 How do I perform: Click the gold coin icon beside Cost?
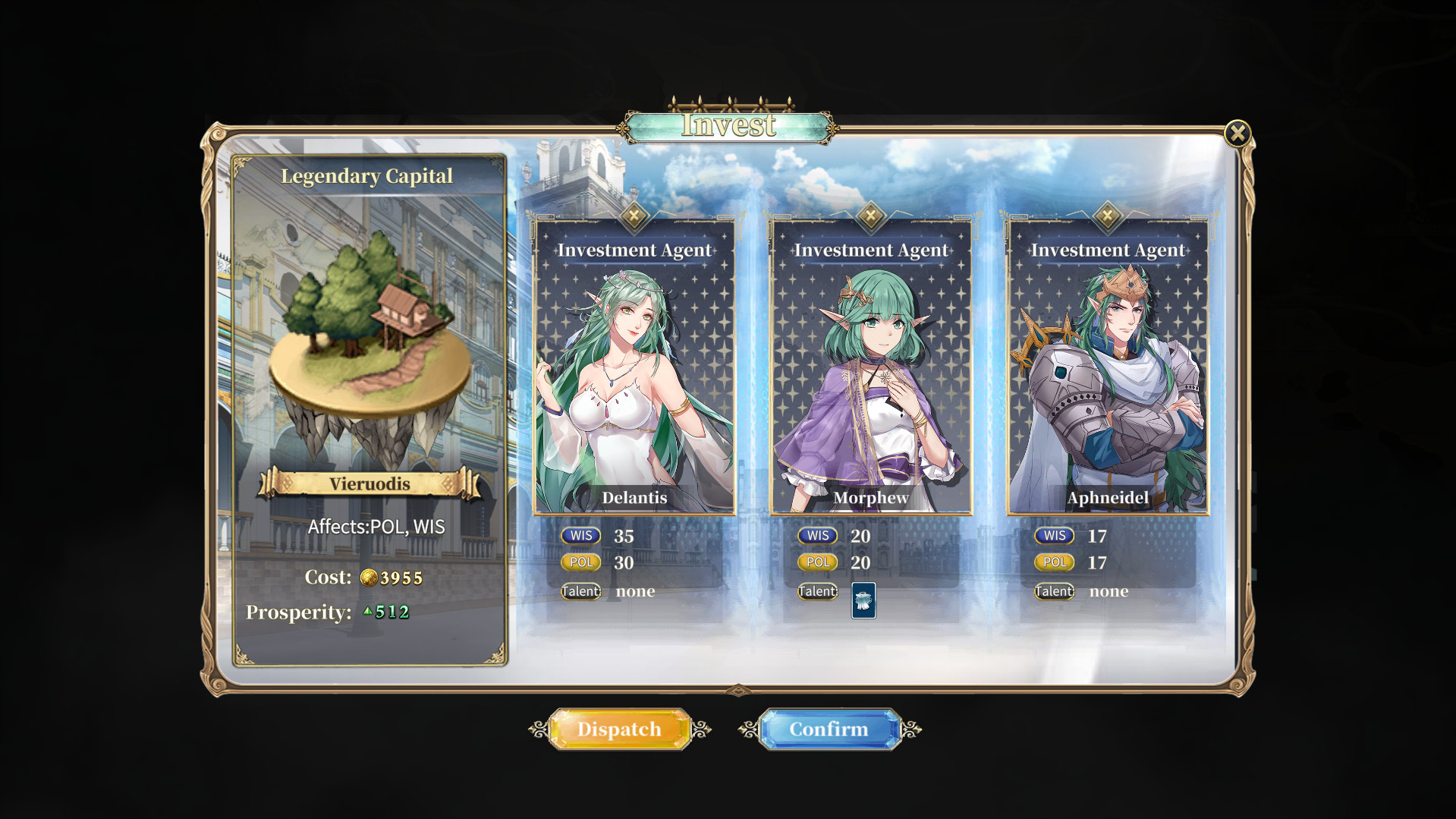pos(370,578)
